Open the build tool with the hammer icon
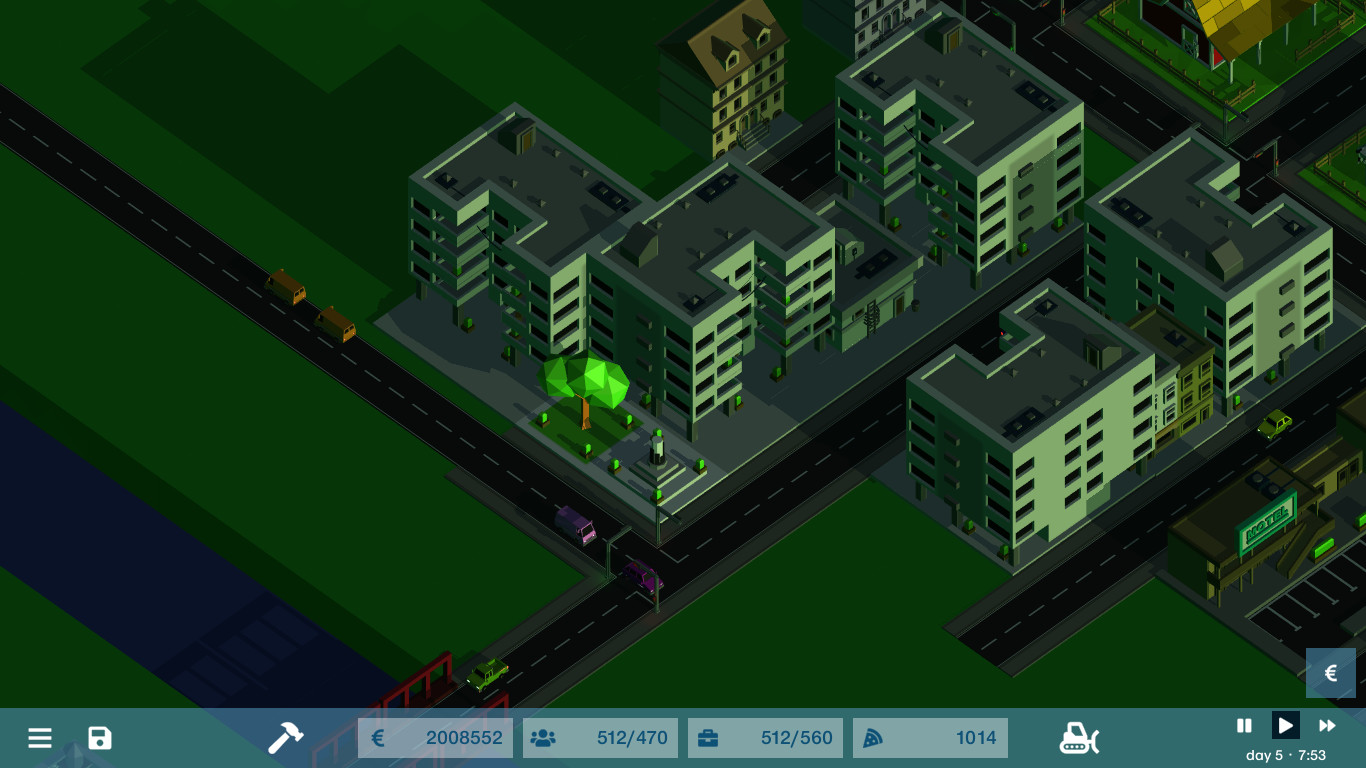 (x=286, y=738)
